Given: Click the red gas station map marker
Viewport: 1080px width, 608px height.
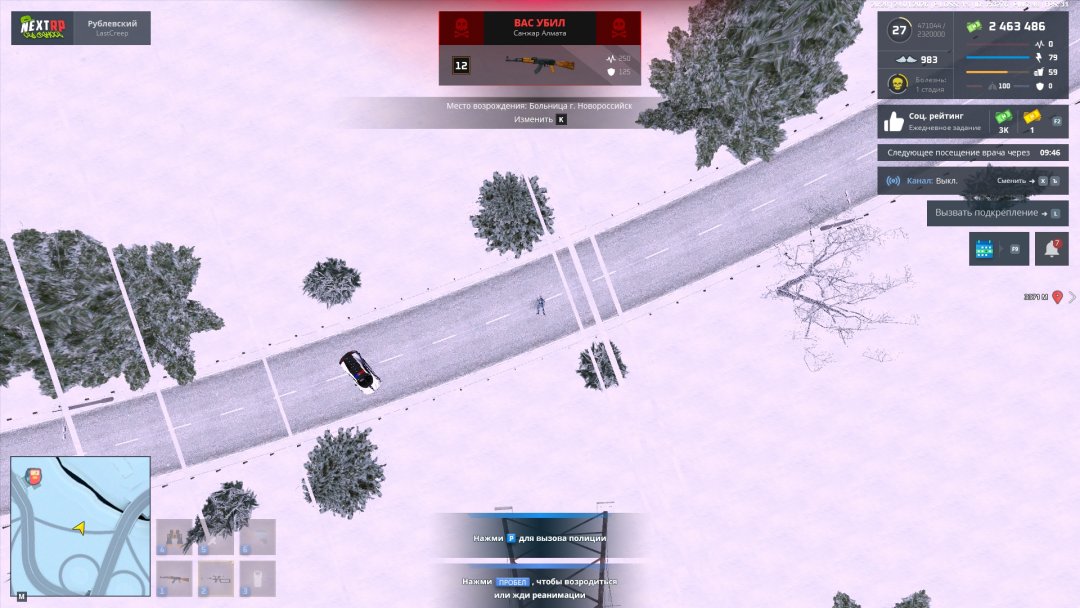Looking at the screenshot, I should point(33,476).
